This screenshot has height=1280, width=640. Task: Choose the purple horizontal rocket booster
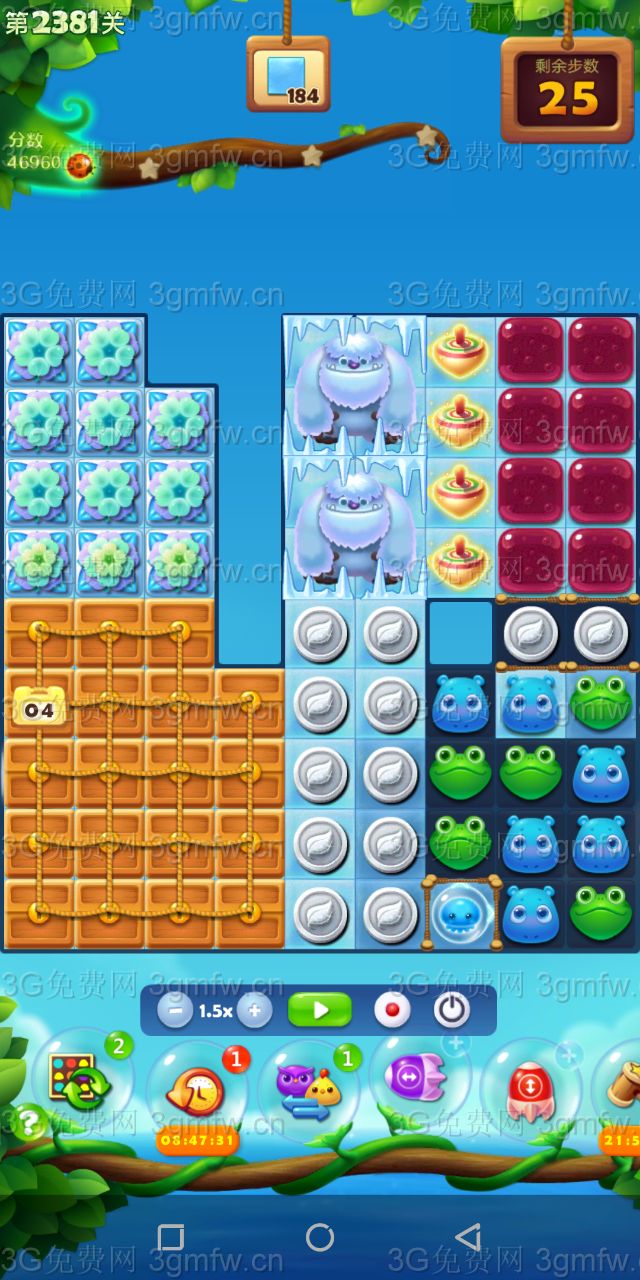(420, 1080)
